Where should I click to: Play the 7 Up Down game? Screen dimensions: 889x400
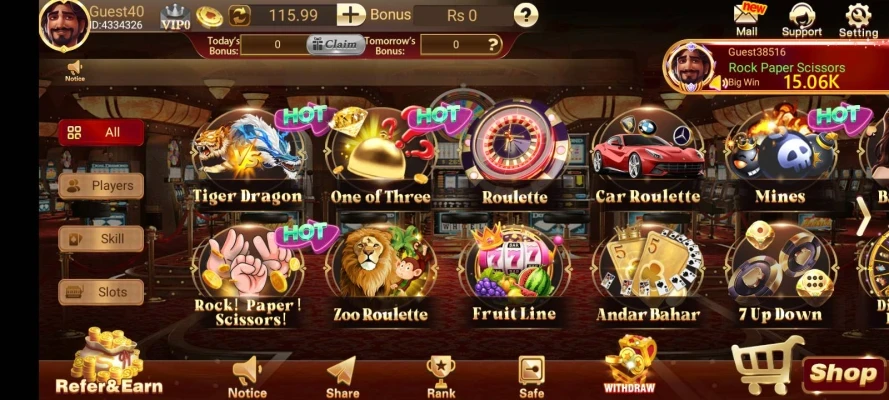pos(780,273)
